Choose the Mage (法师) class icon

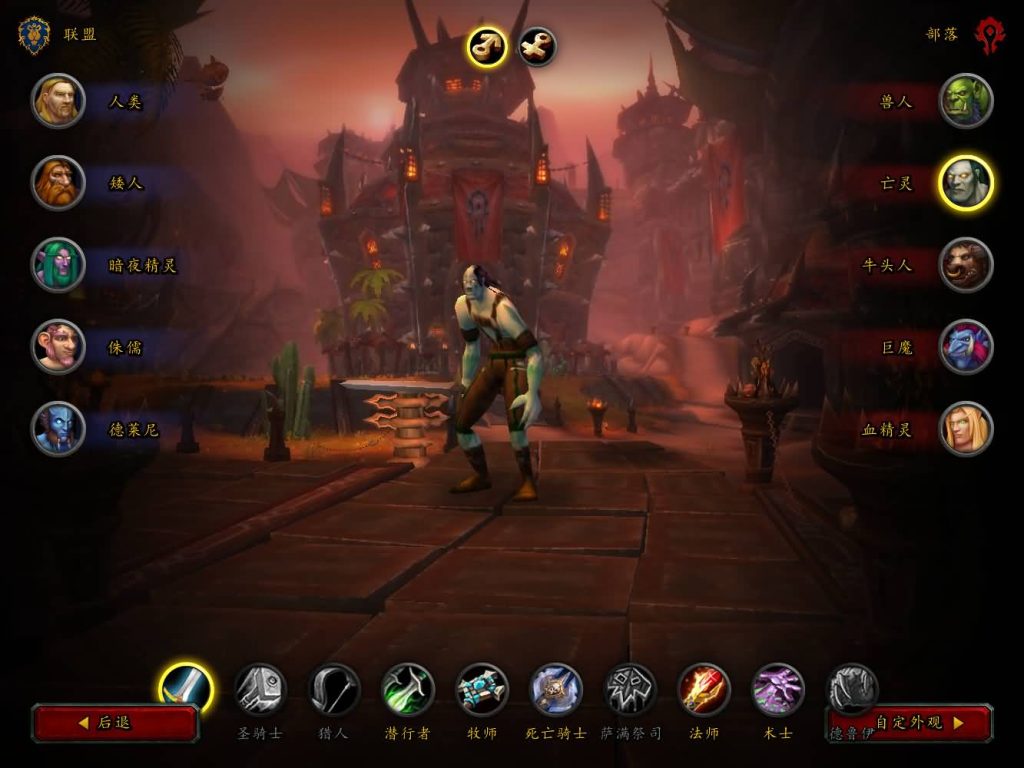(x=704, y=689)
